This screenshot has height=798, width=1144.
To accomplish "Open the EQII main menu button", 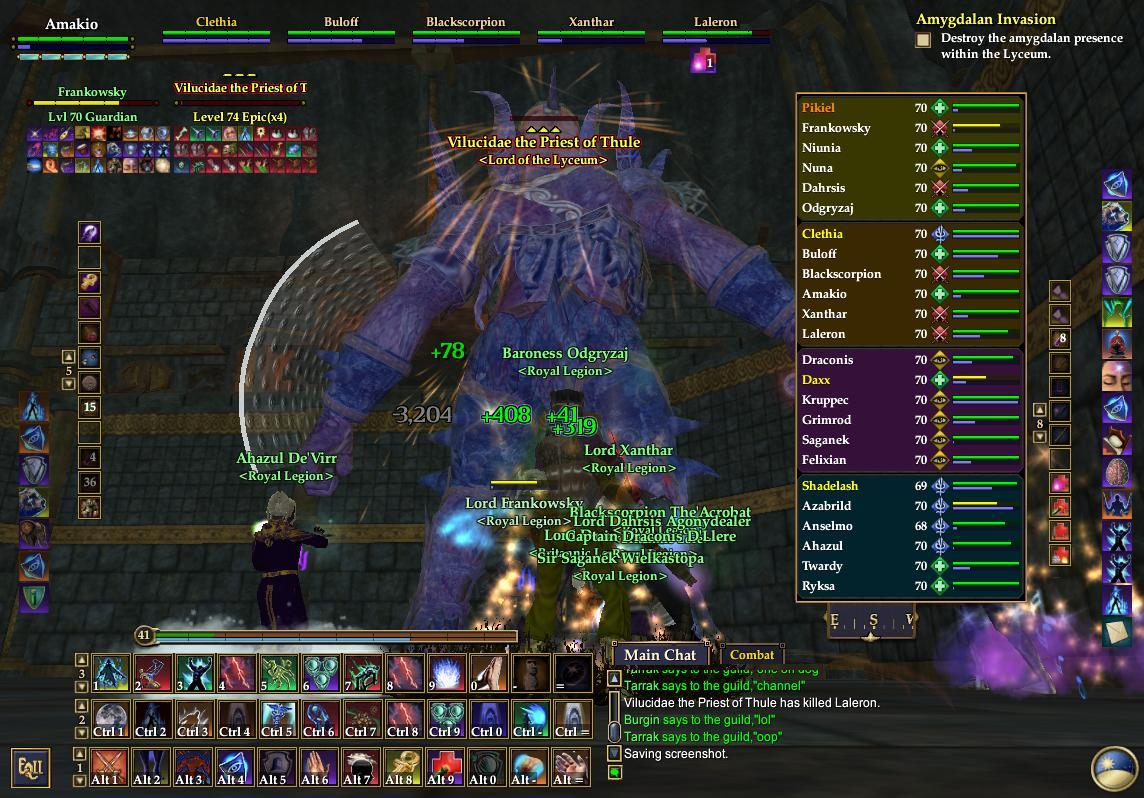I will 29,767.
